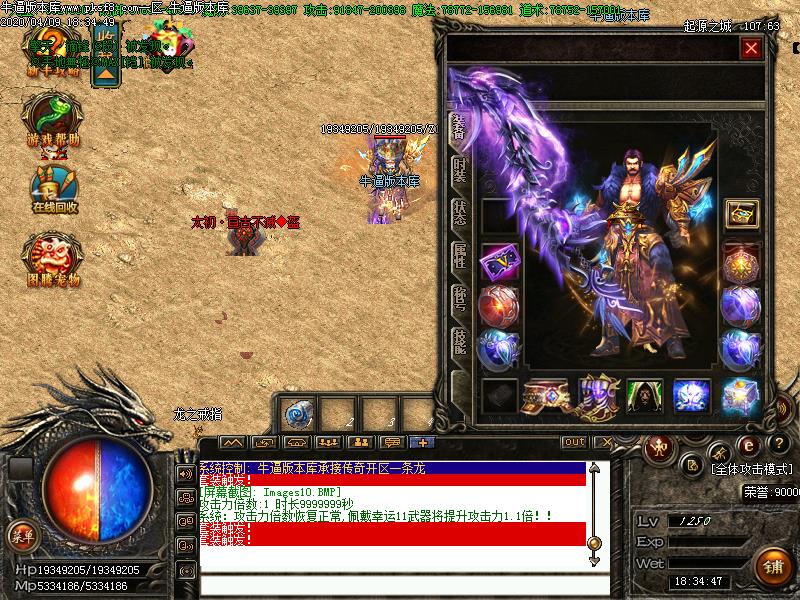Image resolution: width=800 pixels, height=600 pixels.
Task: Switch to the 称号 title tab
Action: 459,297
